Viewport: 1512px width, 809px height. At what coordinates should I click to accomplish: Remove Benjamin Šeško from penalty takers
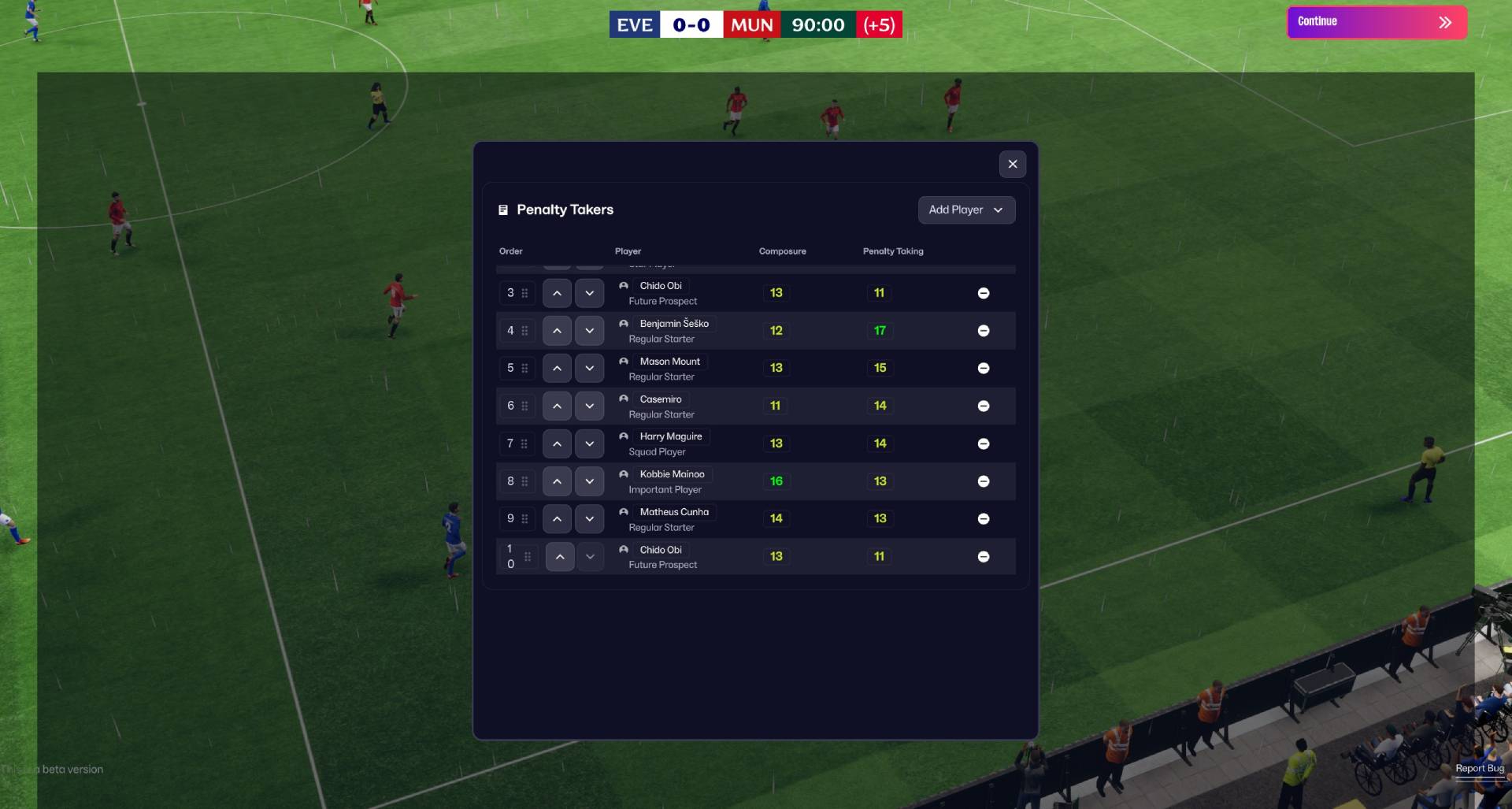(x=984, y=330)
